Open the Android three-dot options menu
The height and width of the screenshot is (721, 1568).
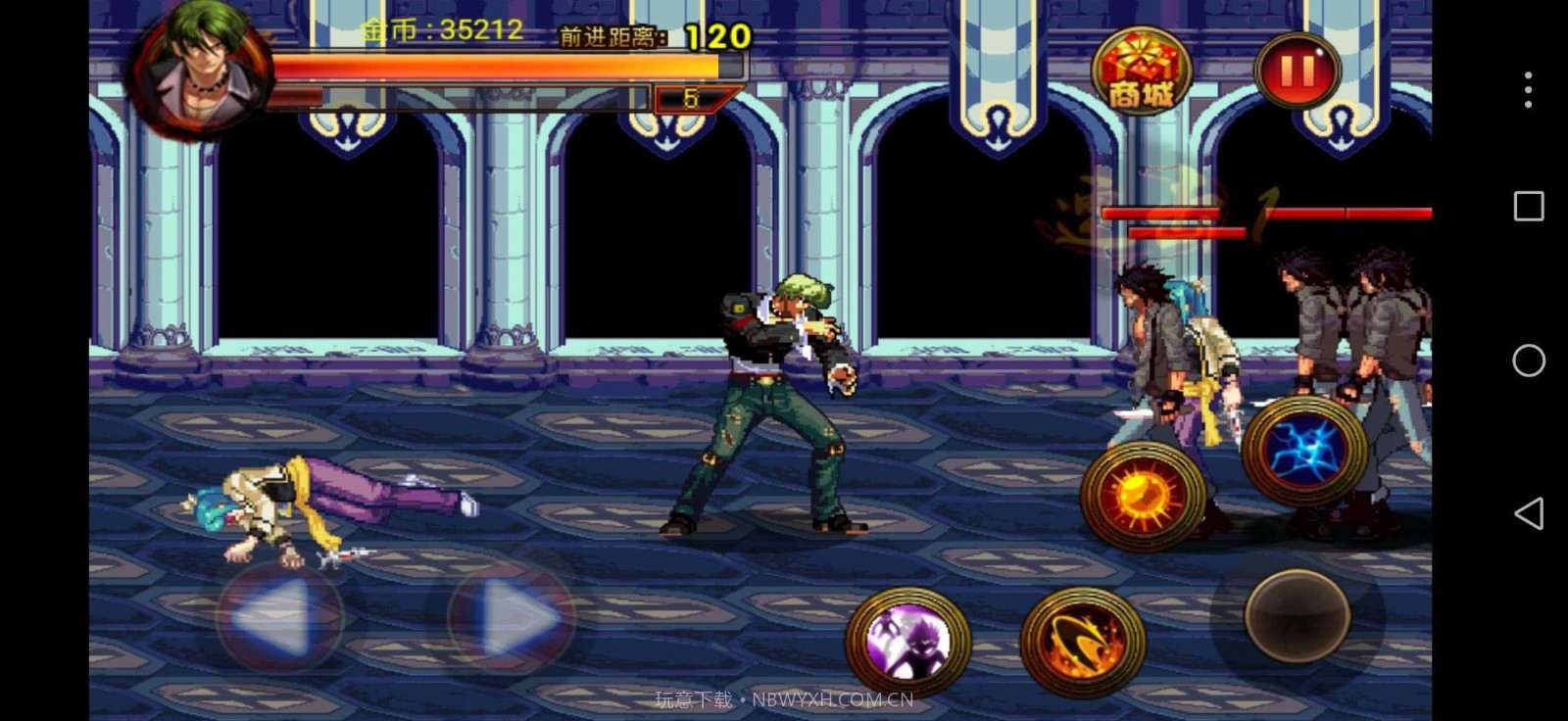[x=1528, y=90]
